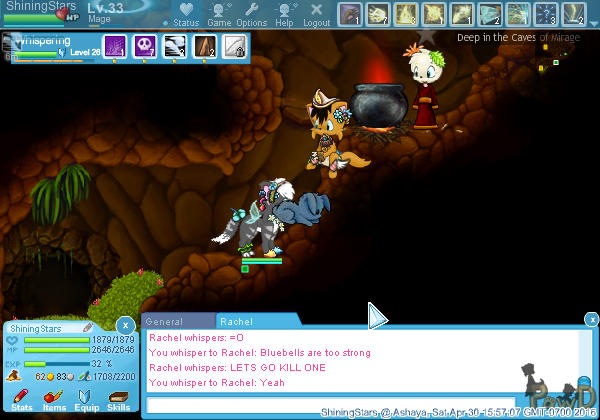Click the pencil icon beside Shining Stars
Viewport: 600px width, 420px height.
88,327
